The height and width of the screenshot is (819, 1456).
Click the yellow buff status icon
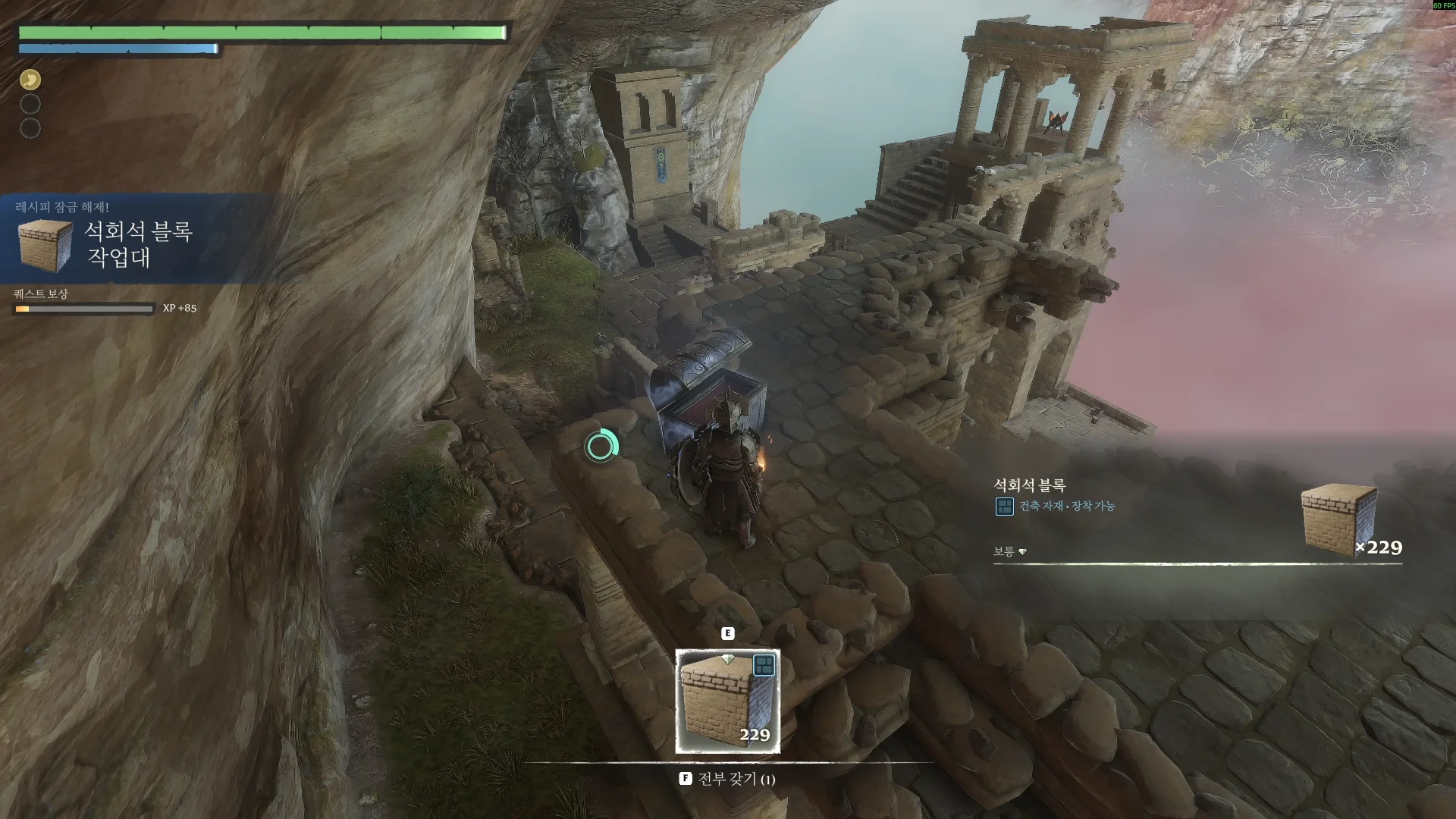(x=30, y=80)
